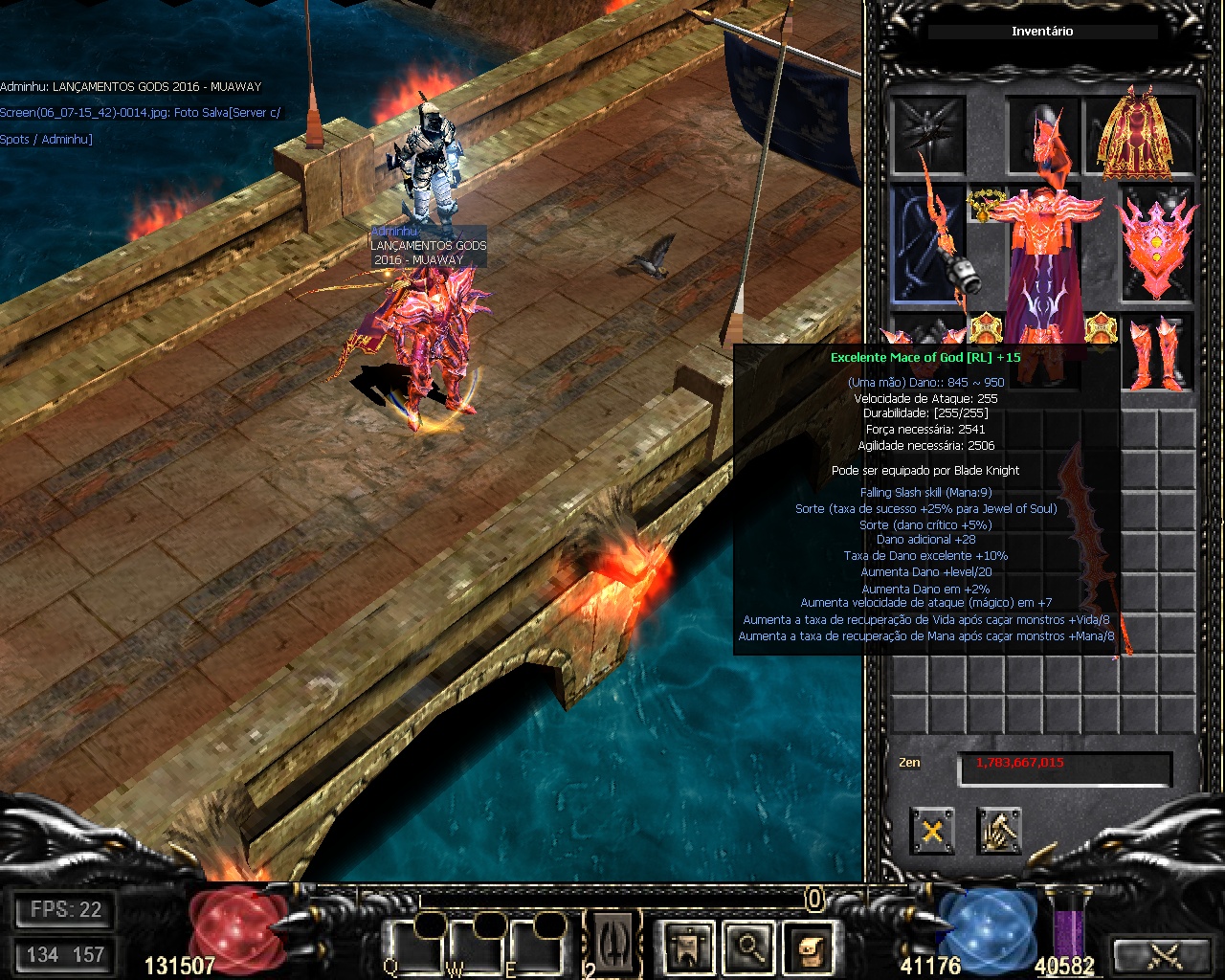Open the character banner menu button
Screen dimensions: 1225x980
(687, 947)
